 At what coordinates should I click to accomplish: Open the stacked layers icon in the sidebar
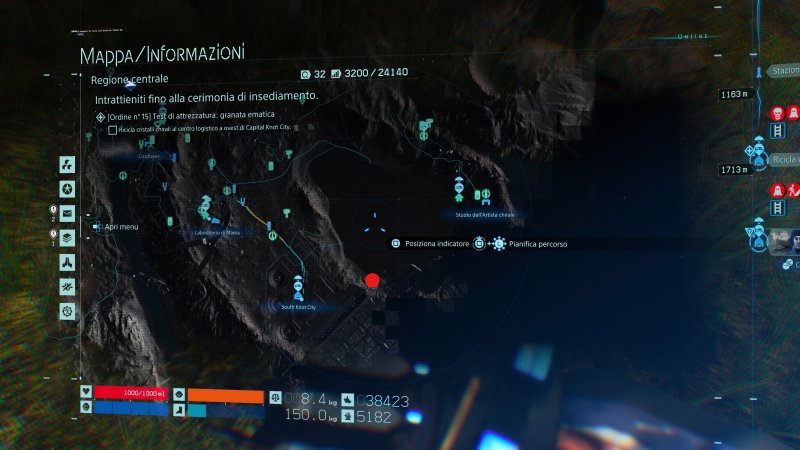coord(67,238)
